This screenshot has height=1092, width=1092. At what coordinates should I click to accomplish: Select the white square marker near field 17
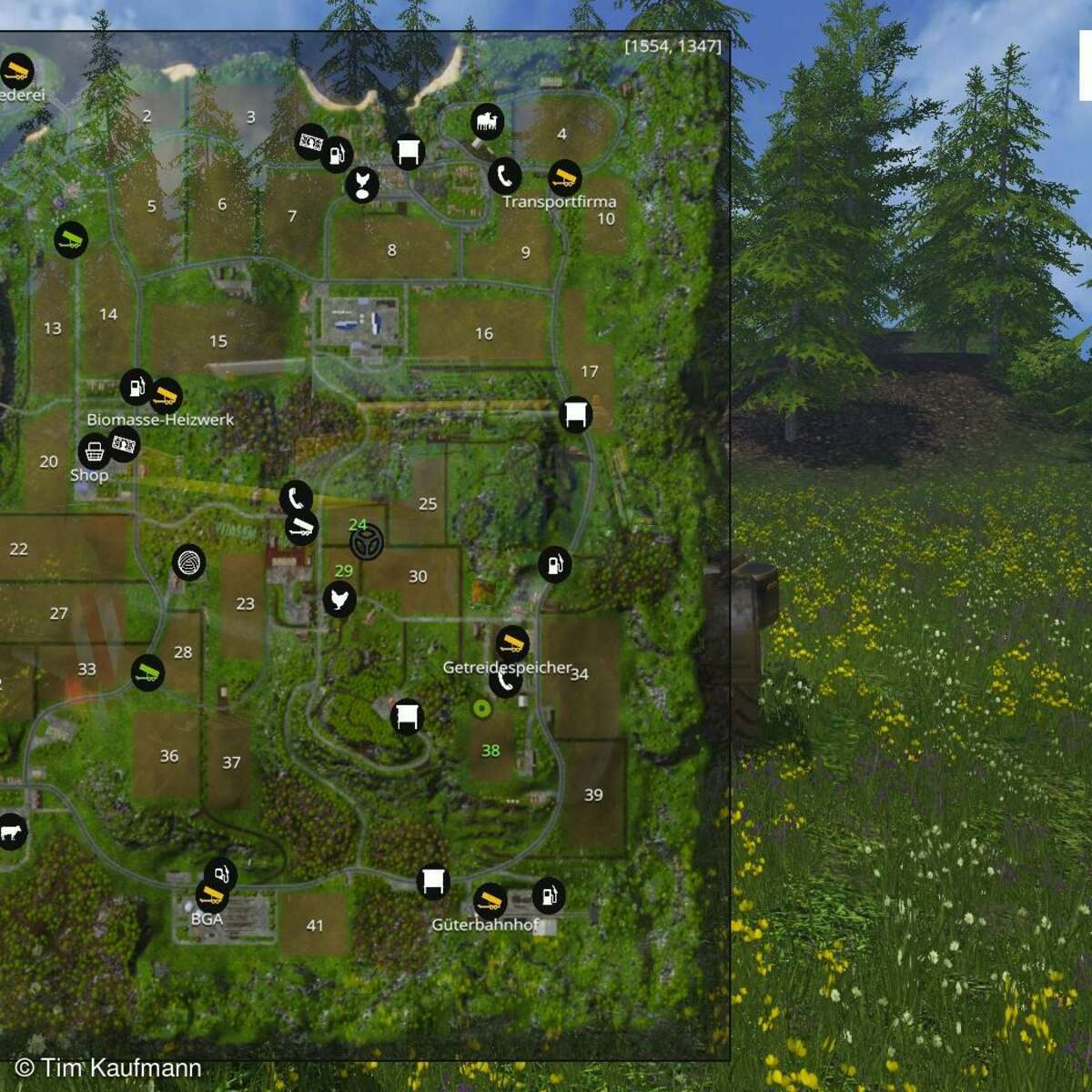click(x=575, y=415)
